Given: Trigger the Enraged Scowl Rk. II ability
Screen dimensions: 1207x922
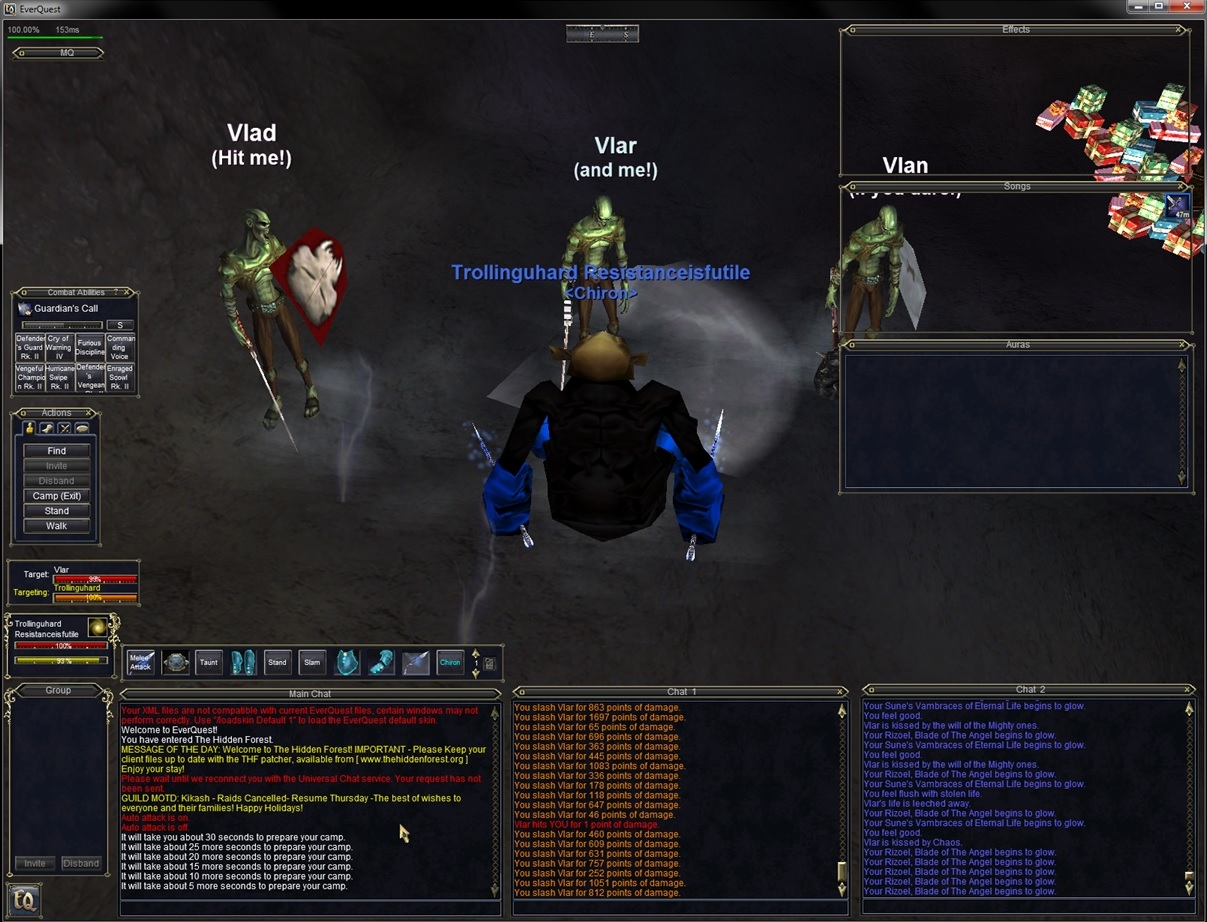Looking at the screenshot, I should [120, 377].
